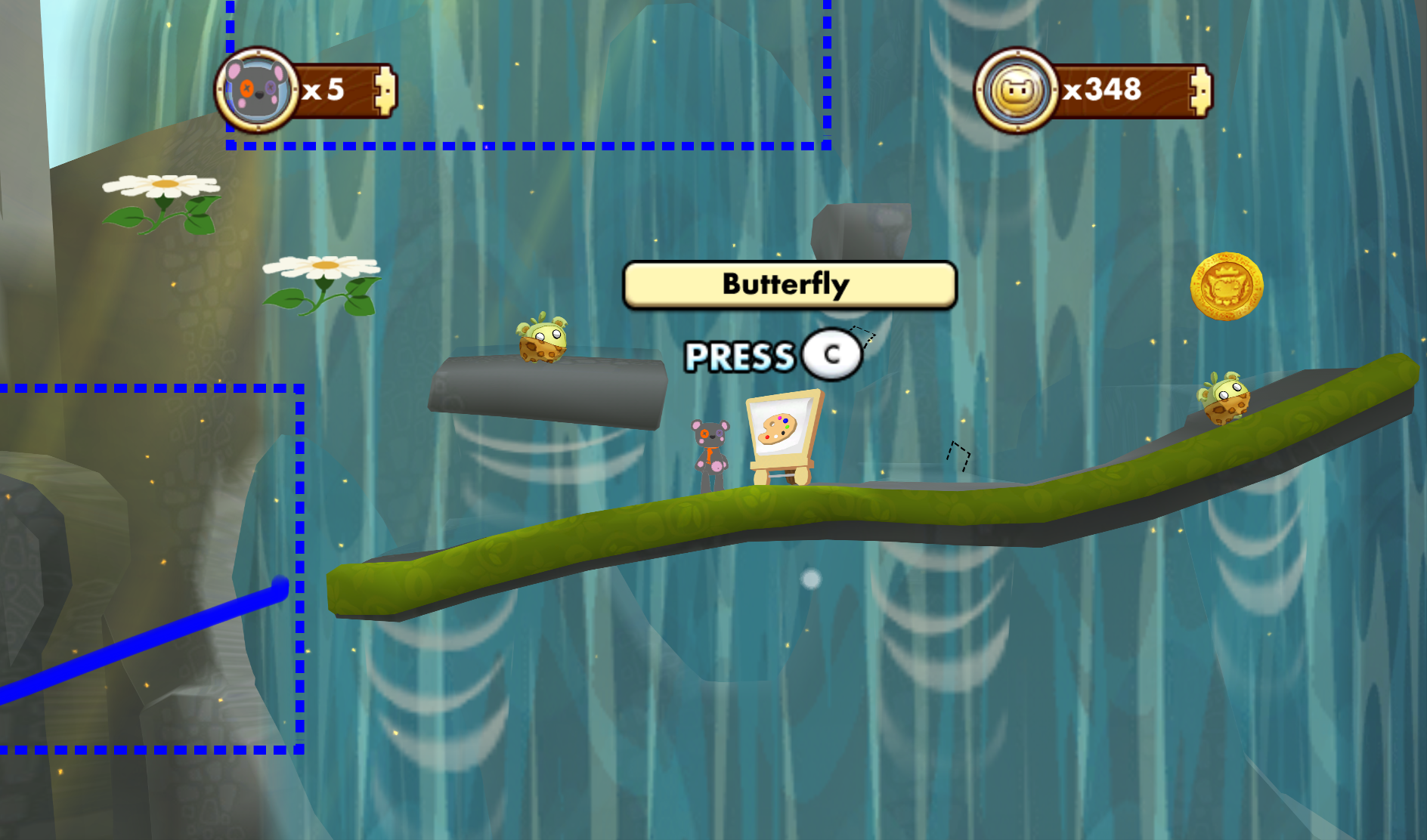This screenshot has height=840, width=1427.
Task: Click the gold coin counter icon
Action: point(1017,91)
